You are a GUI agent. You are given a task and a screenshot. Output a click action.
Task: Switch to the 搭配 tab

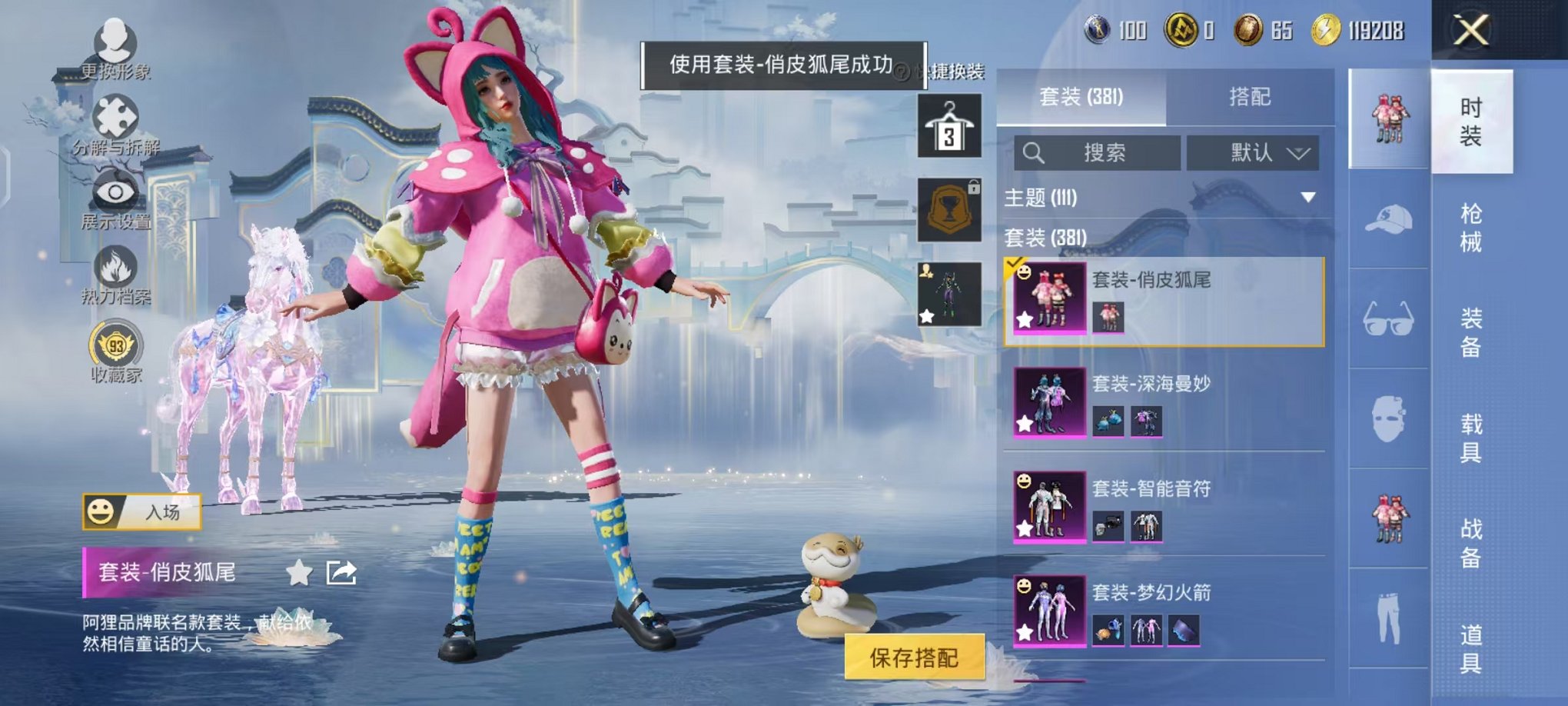[1249, 97]
